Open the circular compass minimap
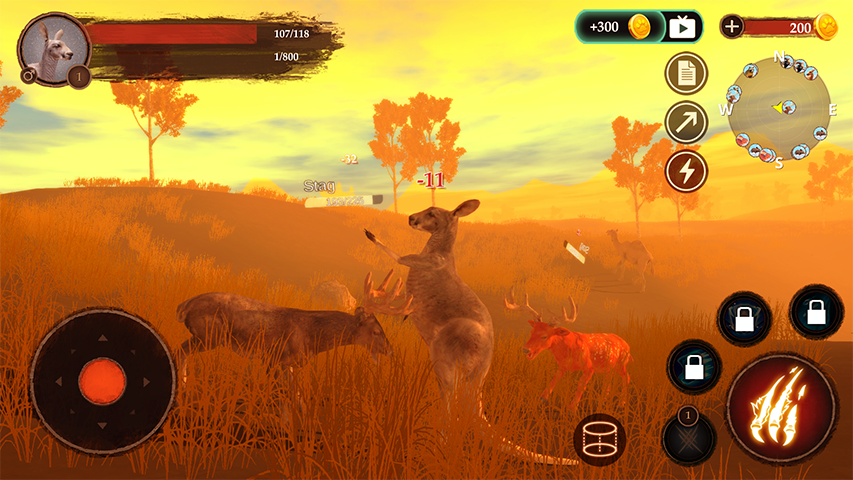Viewport: 853px width, 480px height. [779, 108]
